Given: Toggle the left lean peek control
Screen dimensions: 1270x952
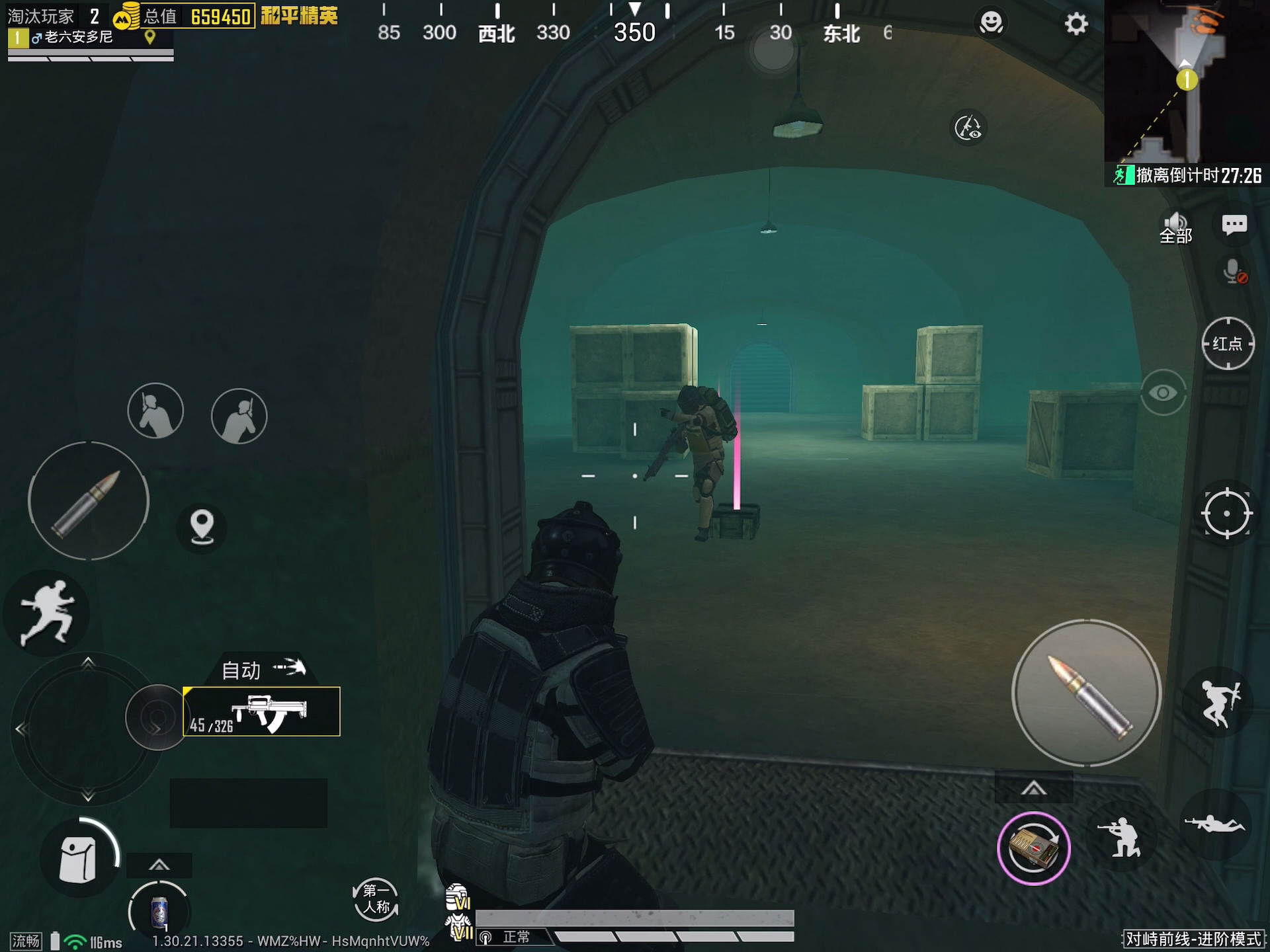Looking at the screenshot, I should tap(156, 410).
